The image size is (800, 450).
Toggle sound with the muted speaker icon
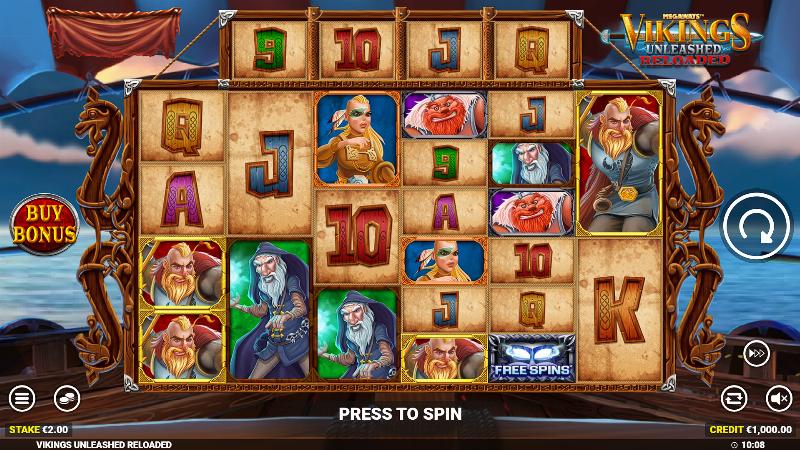pyautogui.click(x=779, y=398)
